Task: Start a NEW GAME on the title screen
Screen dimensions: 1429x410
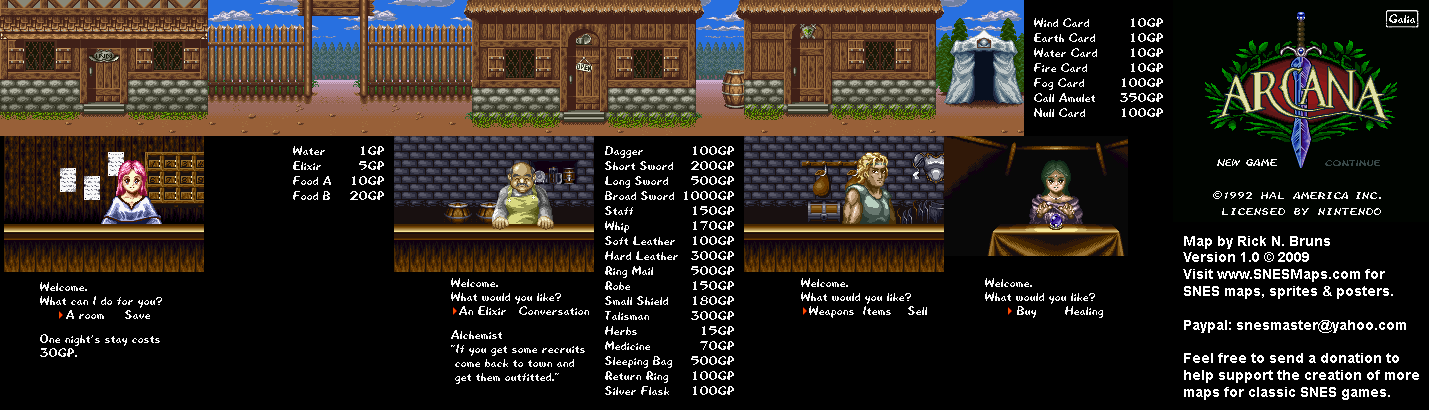Action: 1242,163
